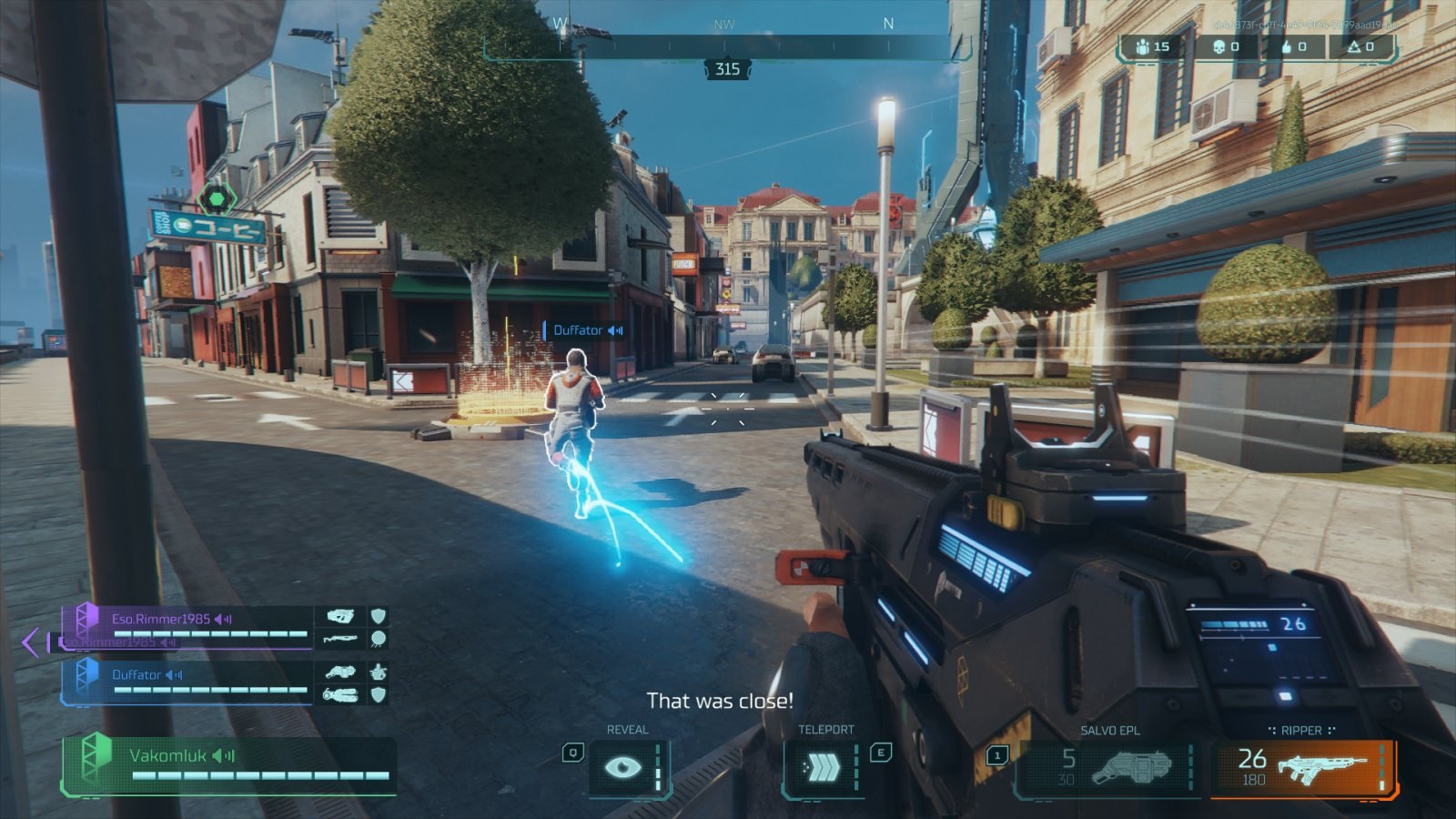Activate the Reveal eye ability
Viewport: 1456px width, 819px height.
click(x=623, y=767)
